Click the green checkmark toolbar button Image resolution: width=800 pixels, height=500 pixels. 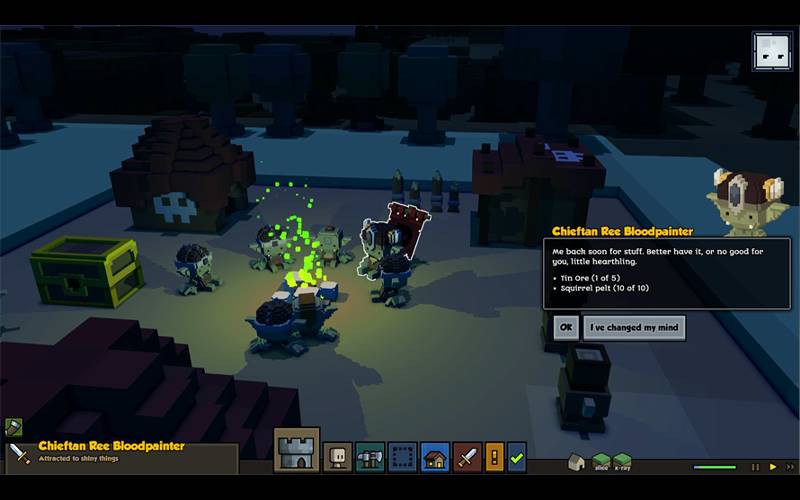517,456
